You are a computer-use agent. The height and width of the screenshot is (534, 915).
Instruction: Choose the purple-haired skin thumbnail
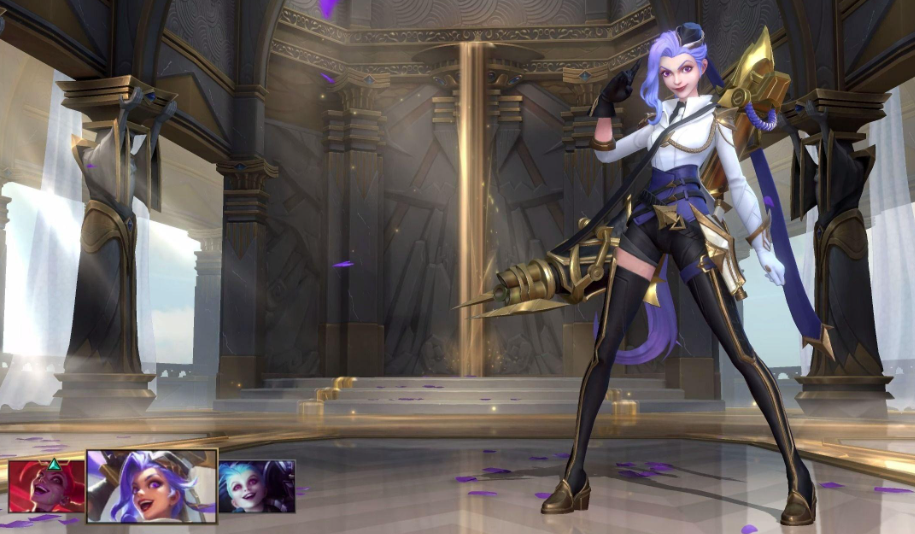coord(152,485)
